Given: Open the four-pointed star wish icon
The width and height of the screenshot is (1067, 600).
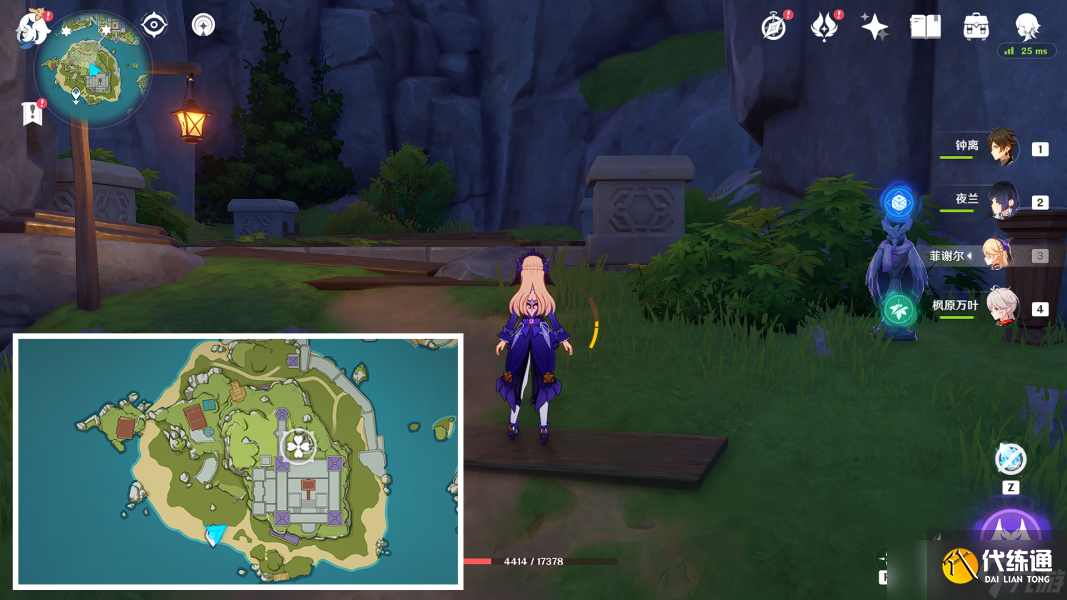Looking at the screenshot, I should coord(875,27).
